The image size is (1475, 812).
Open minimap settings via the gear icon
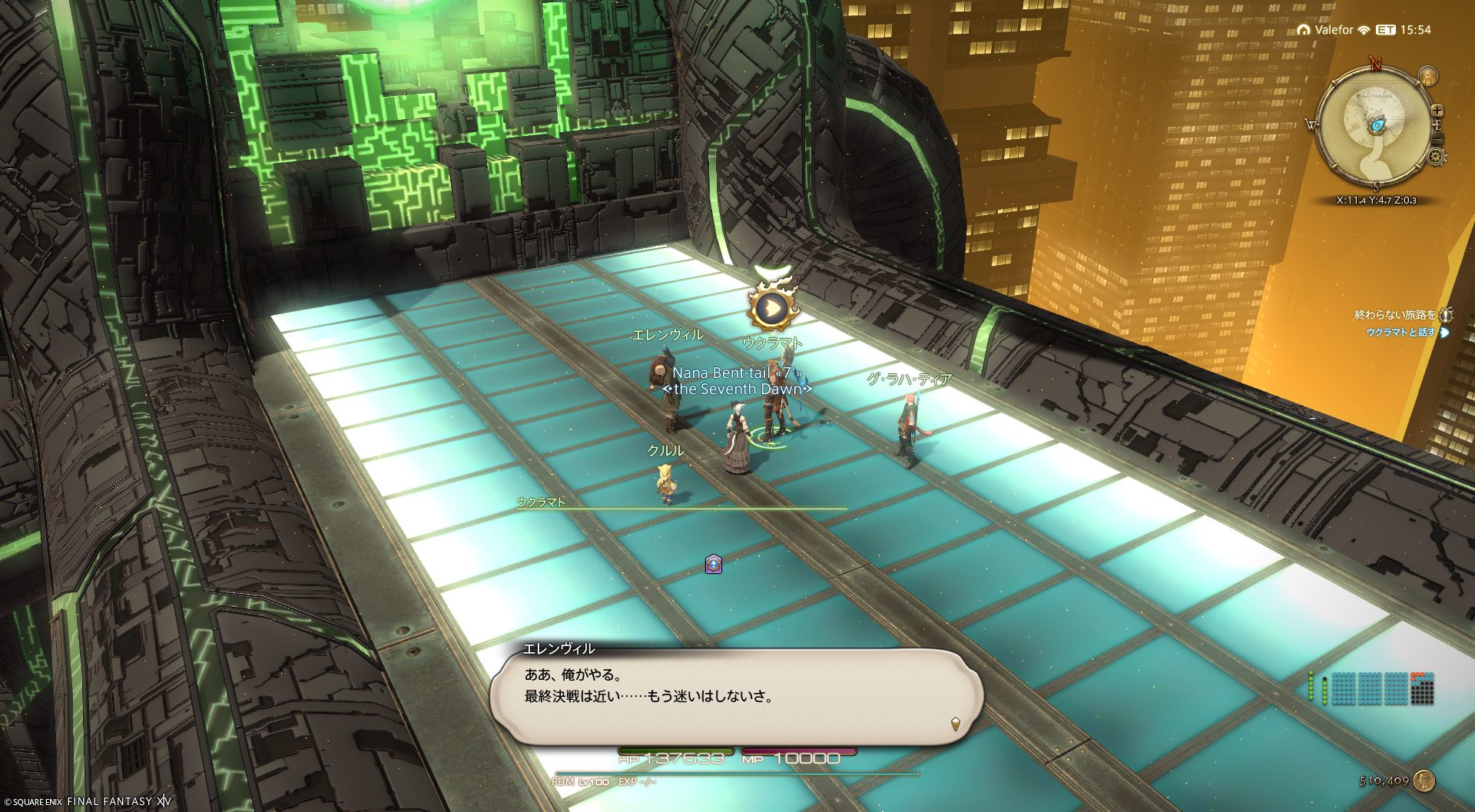(1435, 157)
